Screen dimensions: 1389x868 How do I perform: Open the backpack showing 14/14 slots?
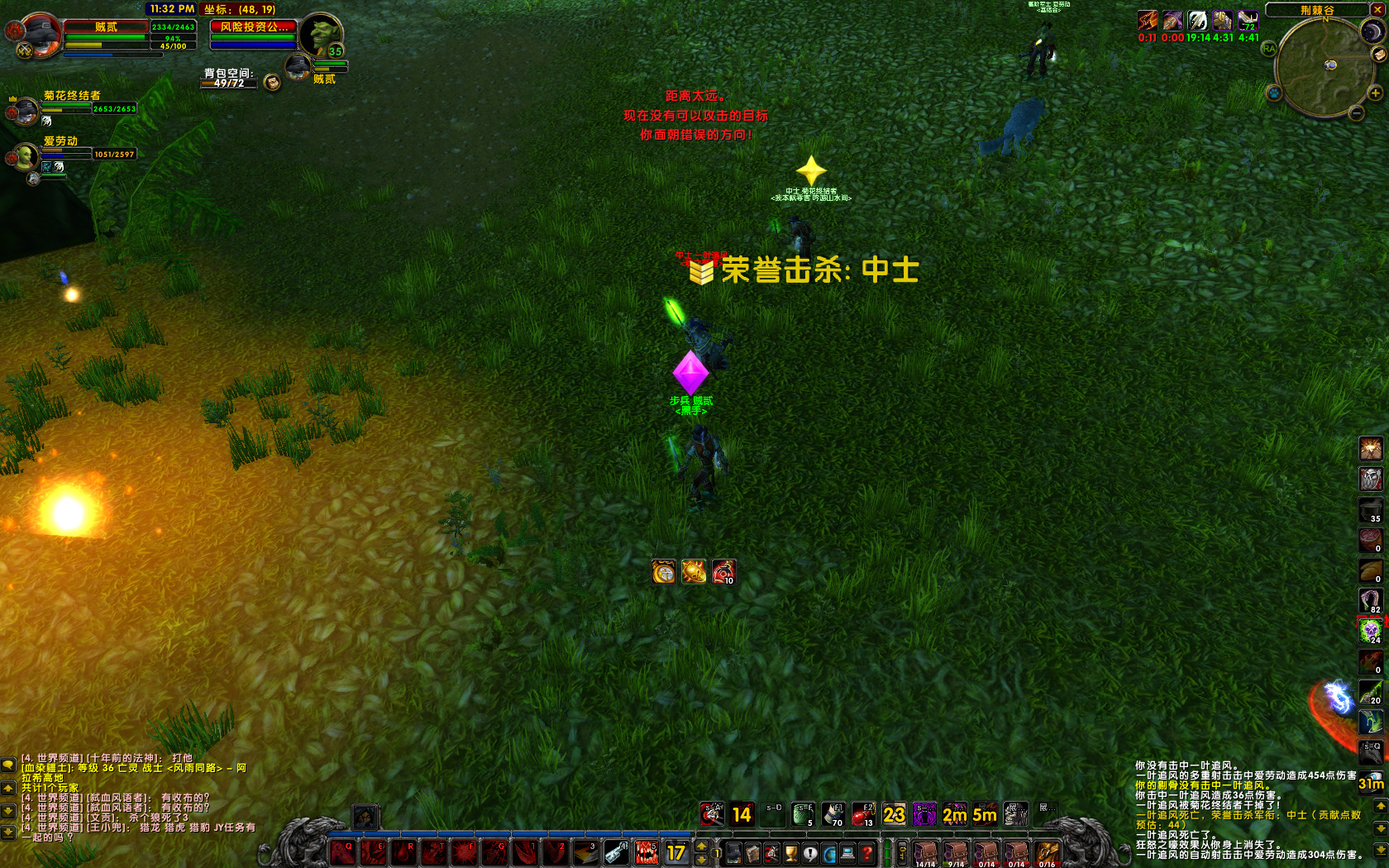(x=924, y=851)
